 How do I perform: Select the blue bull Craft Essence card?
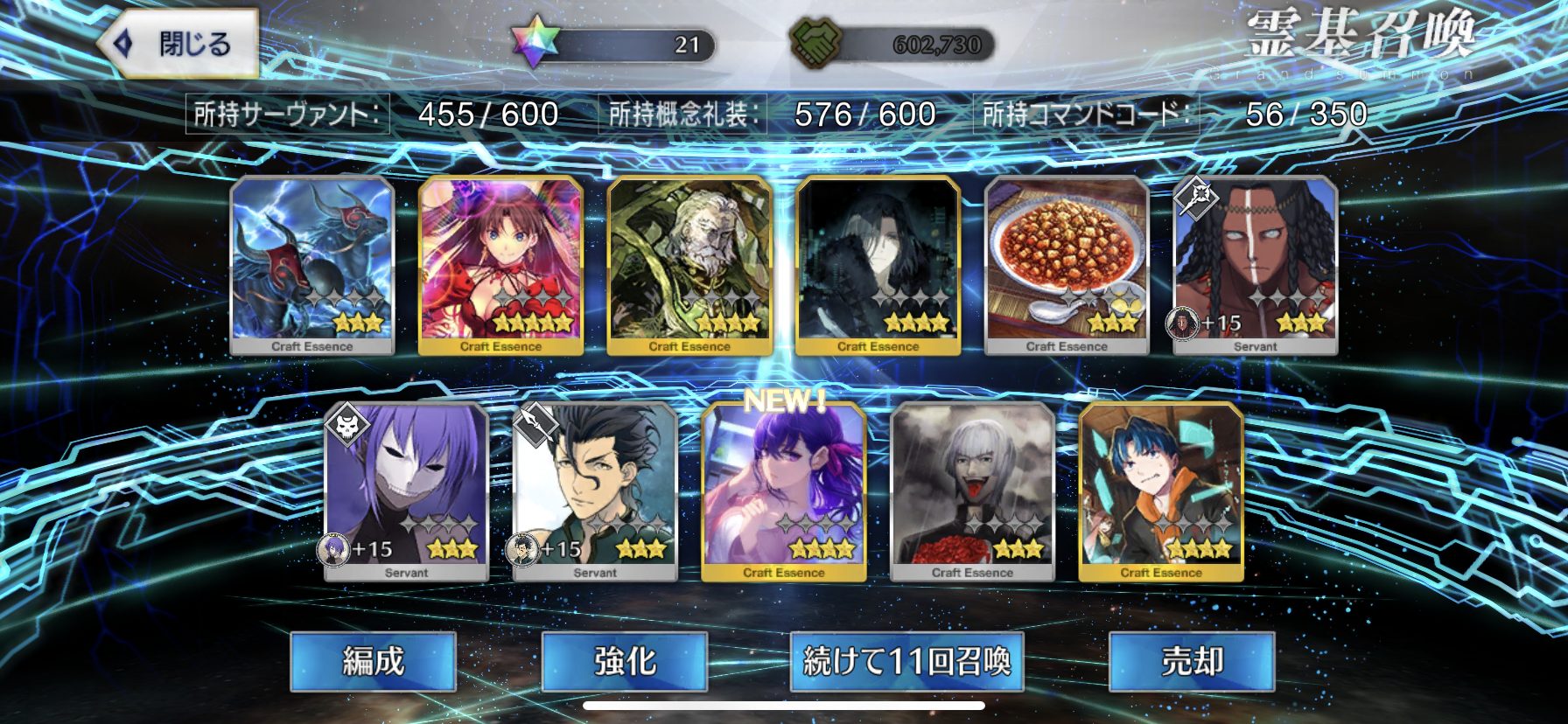[x=312, y=265]
